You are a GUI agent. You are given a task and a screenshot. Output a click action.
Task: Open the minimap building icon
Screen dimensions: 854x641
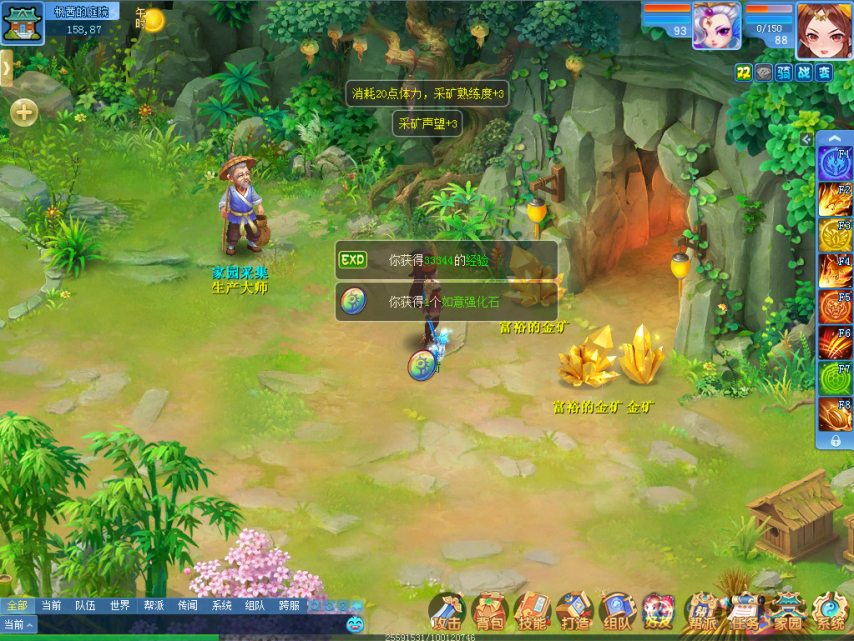coord(22,23)
